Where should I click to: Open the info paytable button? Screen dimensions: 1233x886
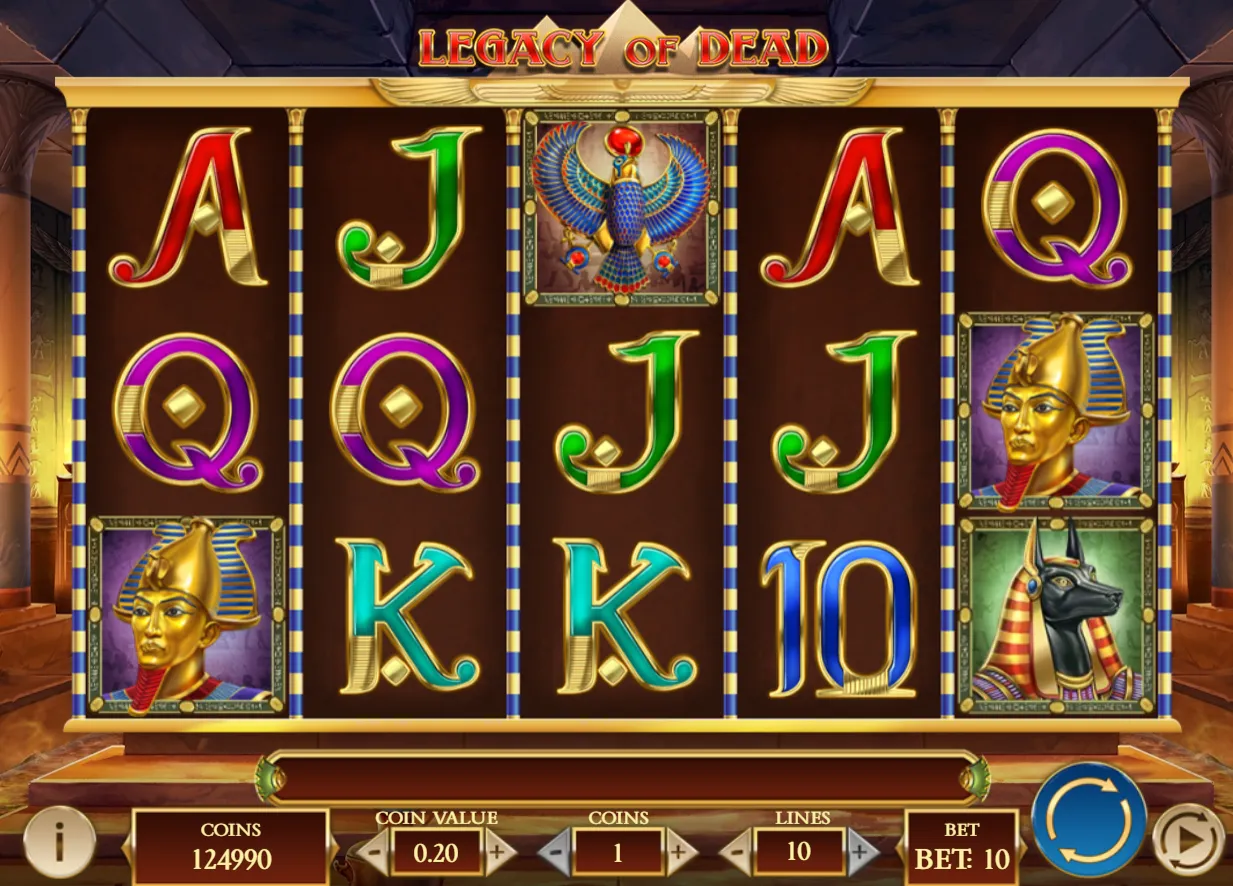58,843
